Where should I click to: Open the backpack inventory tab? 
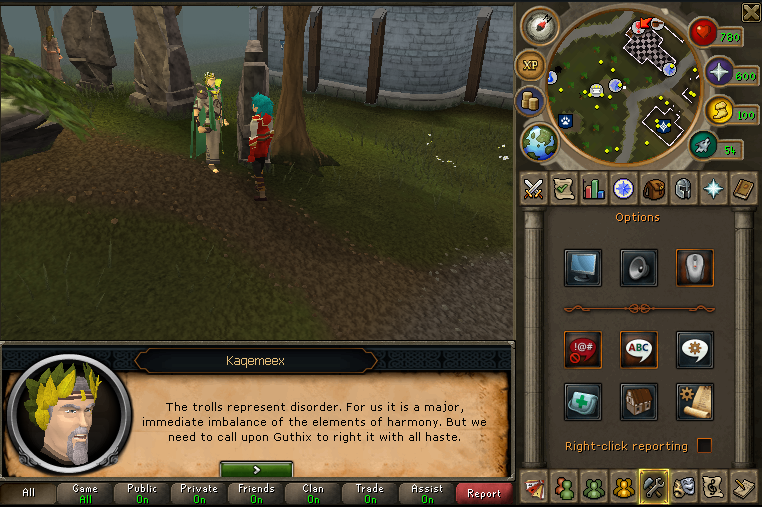click(x=653, y=188)
